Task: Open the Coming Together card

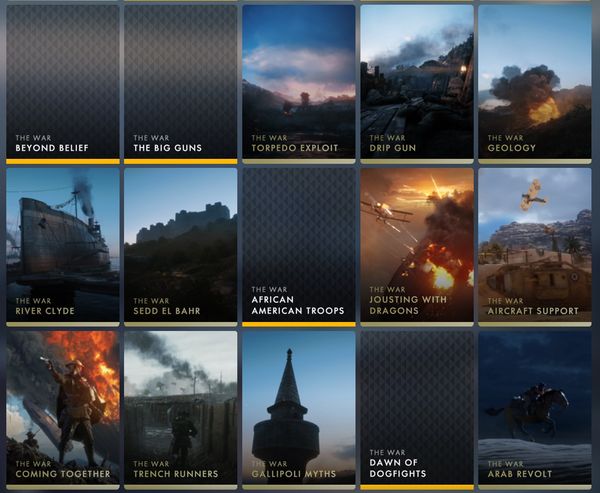Action: click(62, 408)
